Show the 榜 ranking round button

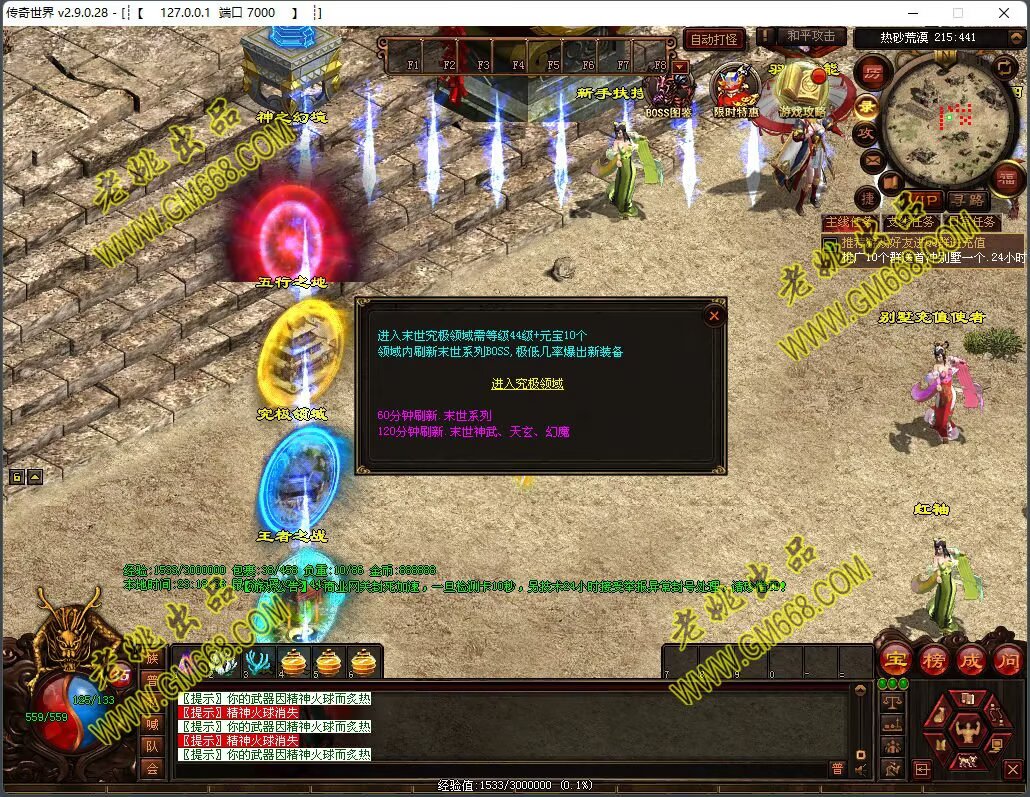pyautogui.click(x=933, y=660)
